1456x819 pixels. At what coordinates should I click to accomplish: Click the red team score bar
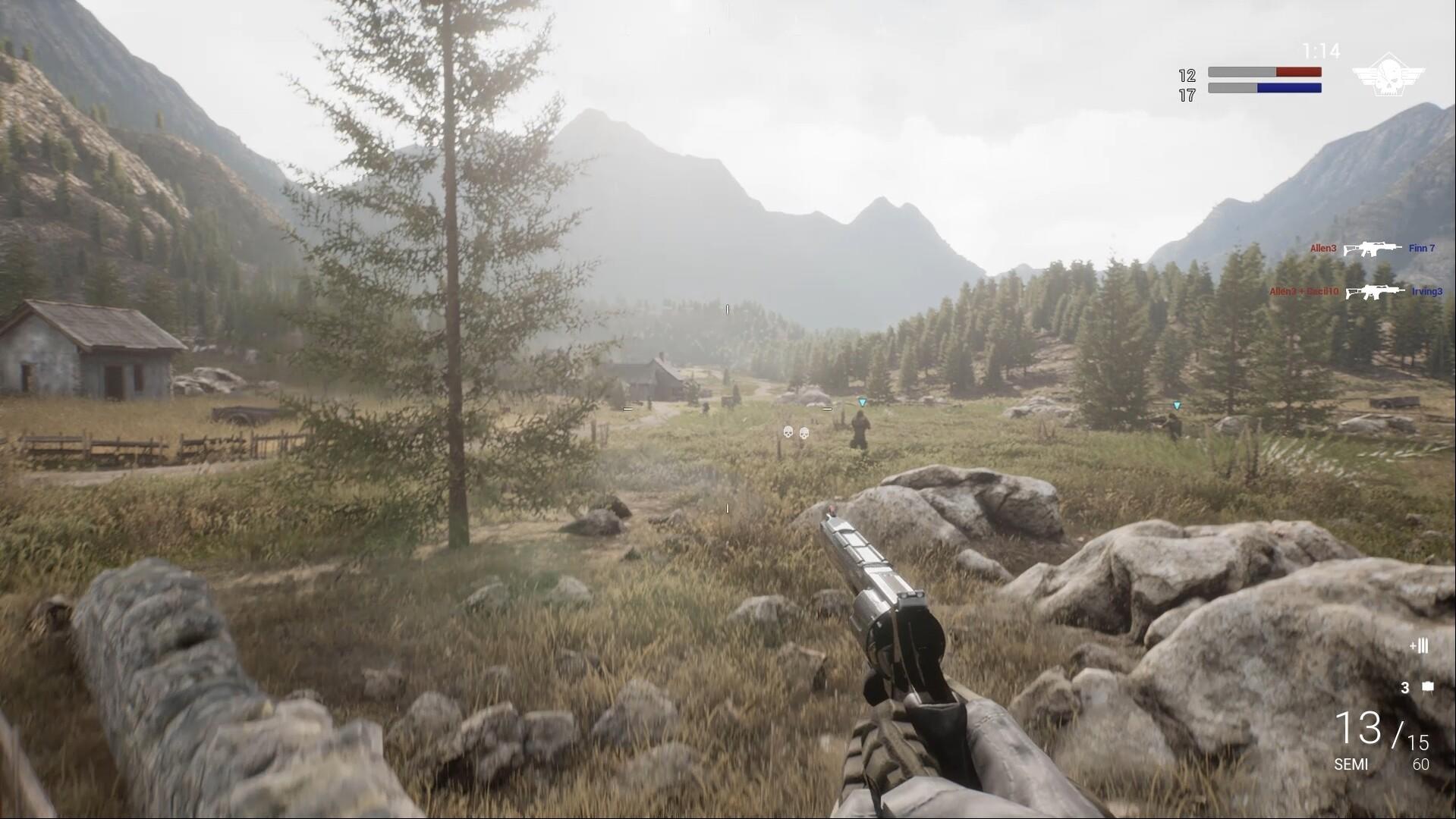pyautogui.click(x=1265, y=72)
